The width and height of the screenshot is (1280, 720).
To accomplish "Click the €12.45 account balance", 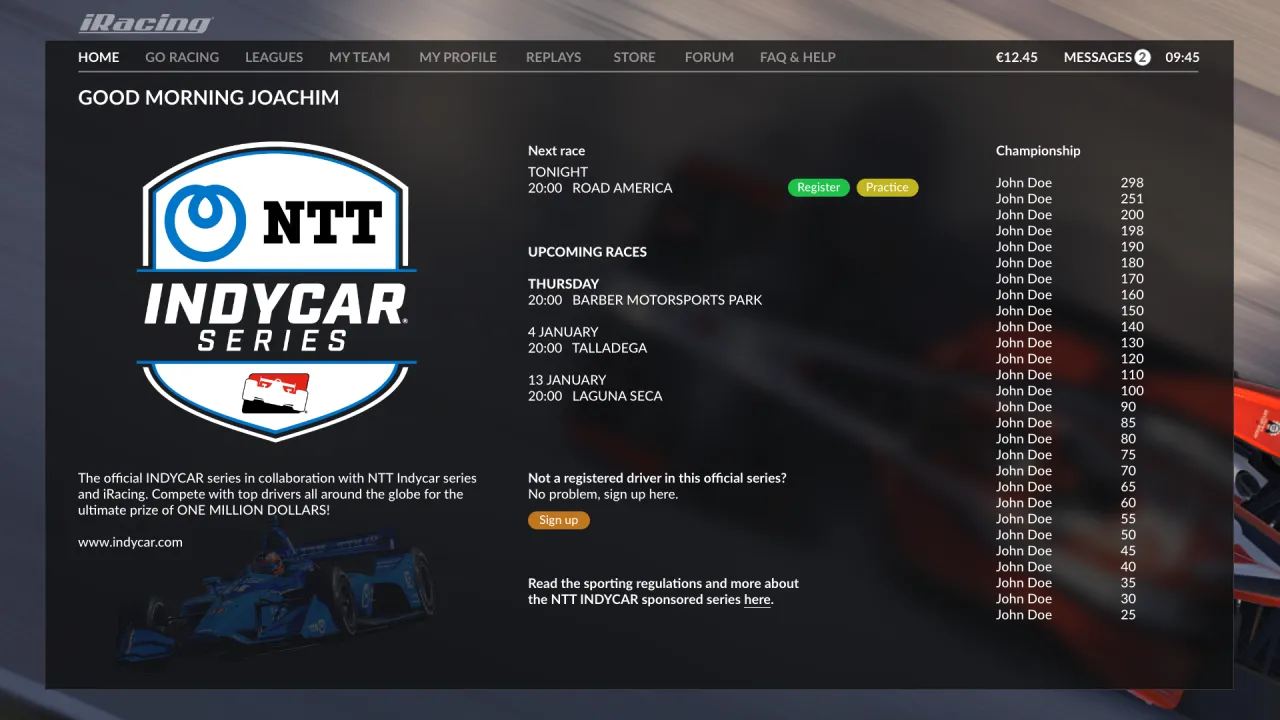I will point(1016,57).
